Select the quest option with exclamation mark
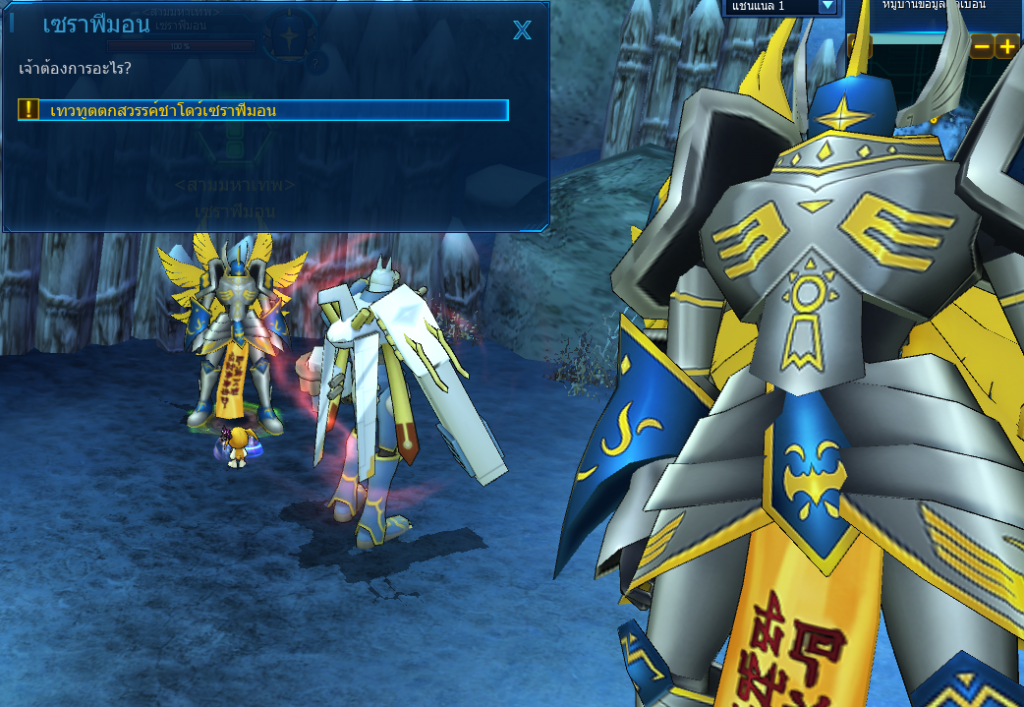 pyautogui.click(x=263, y=110)
